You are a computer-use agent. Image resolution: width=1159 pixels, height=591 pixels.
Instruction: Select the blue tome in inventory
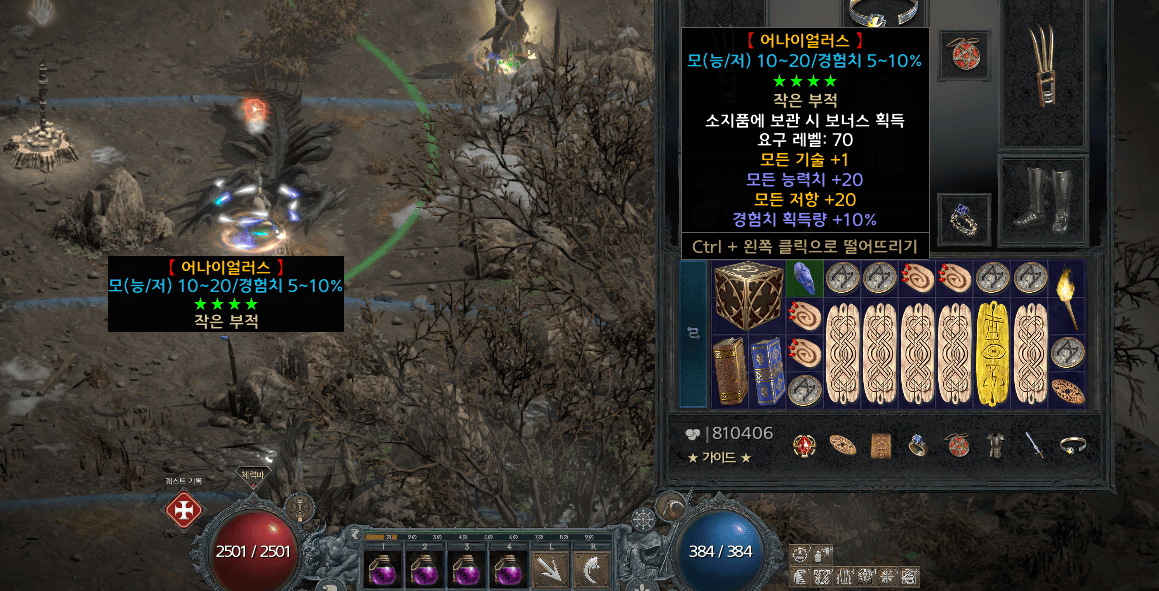[x=766, y=371]
